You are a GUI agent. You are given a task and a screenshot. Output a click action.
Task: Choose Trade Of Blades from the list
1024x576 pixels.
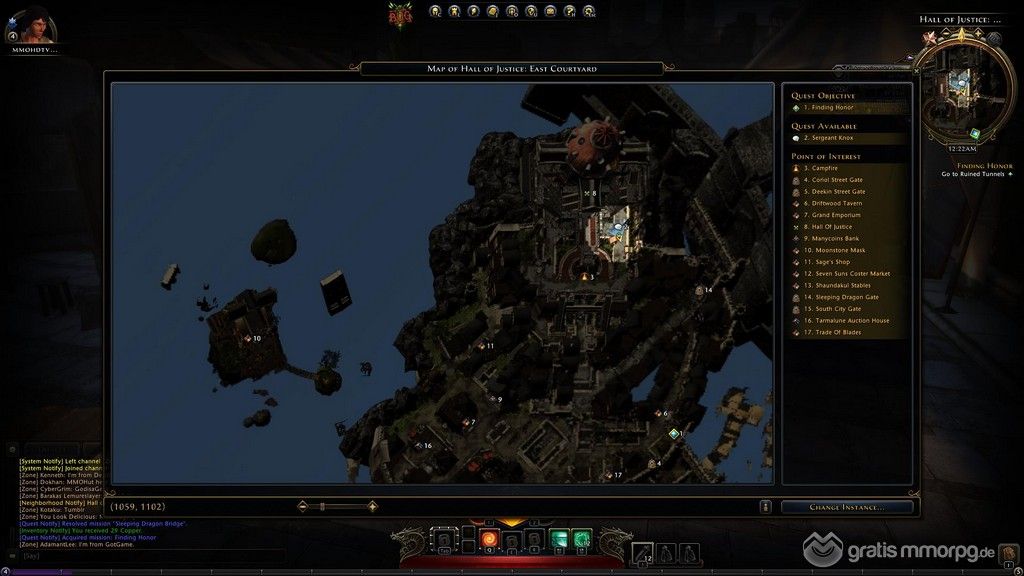pos(836,332)
